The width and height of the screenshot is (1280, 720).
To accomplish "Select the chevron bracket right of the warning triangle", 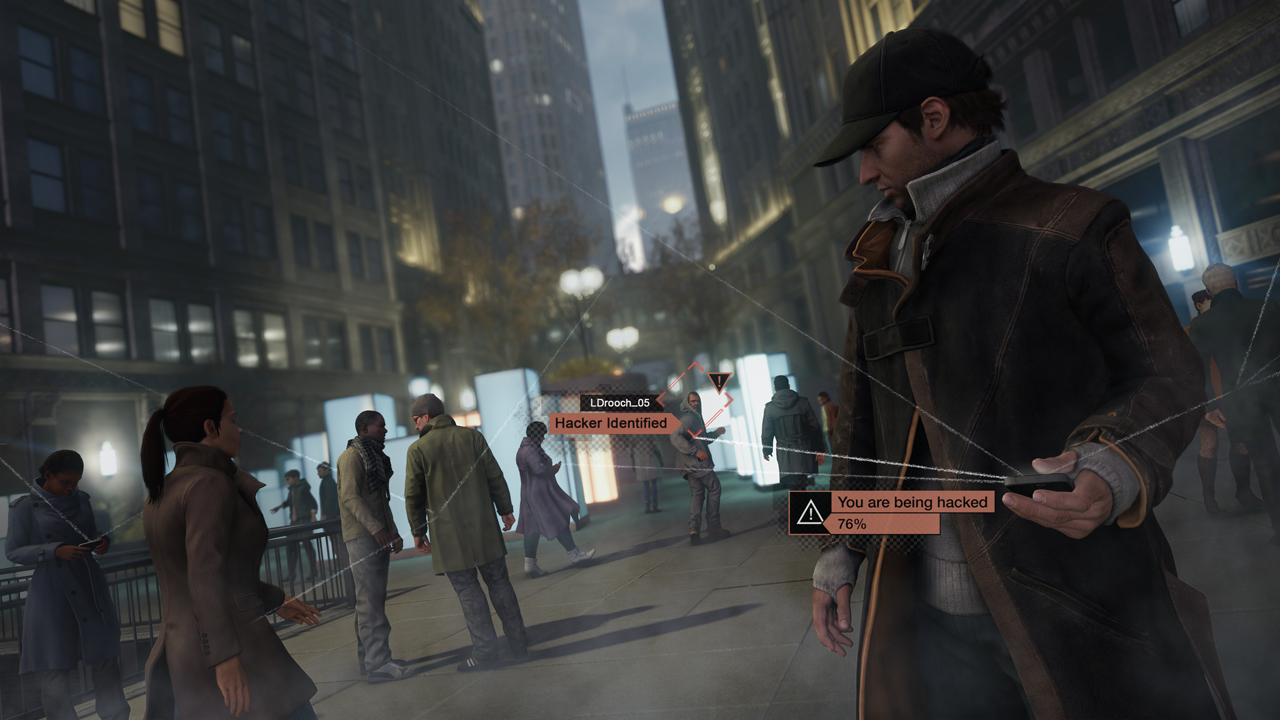I will 728,399.
